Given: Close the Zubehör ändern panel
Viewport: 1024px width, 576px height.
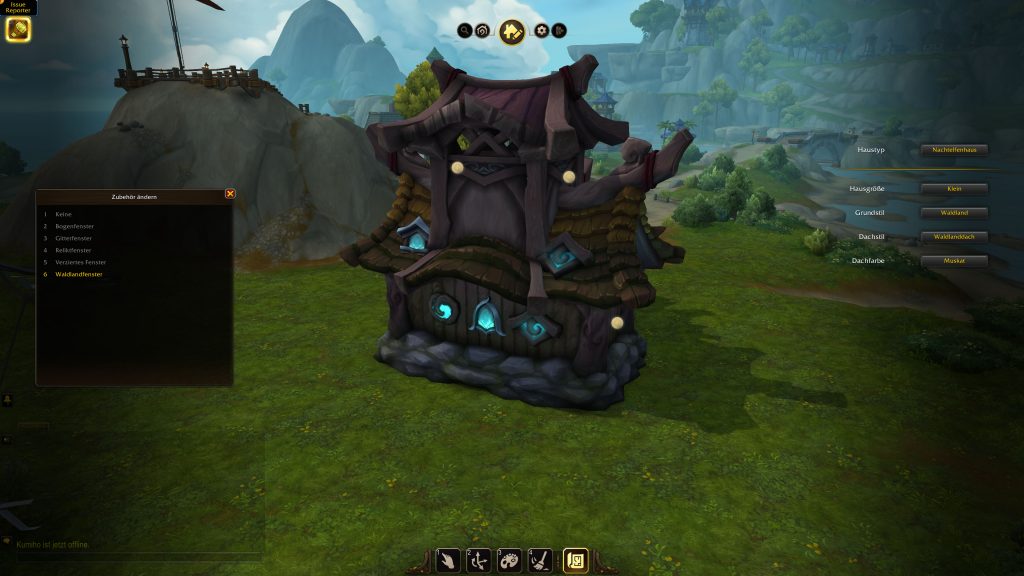Looking at the screenshot, I should coord(230,194).
